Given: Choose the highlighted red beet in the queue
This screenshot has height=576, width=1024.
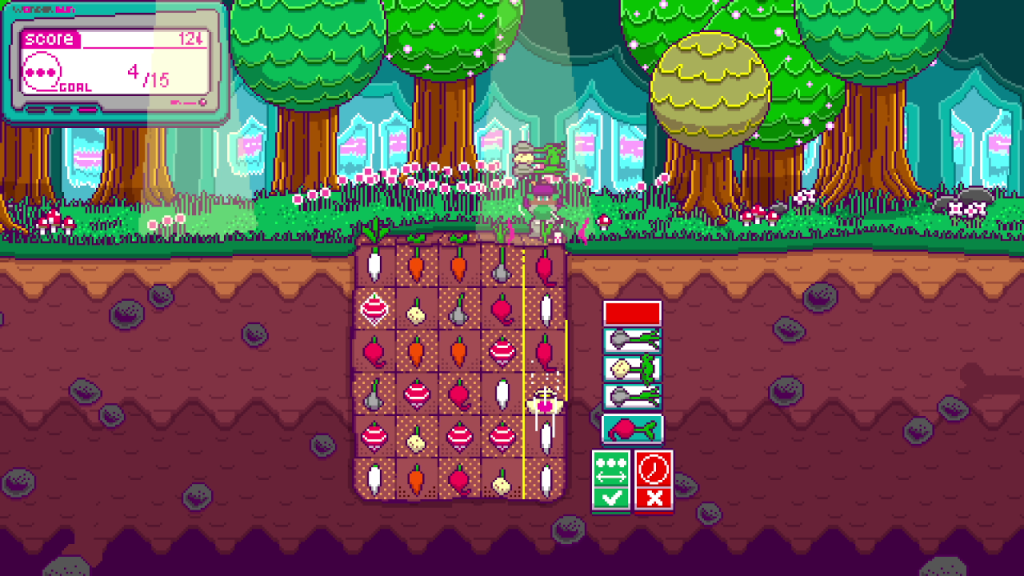Looking at the screenshot, I should [x=632, y=429].
